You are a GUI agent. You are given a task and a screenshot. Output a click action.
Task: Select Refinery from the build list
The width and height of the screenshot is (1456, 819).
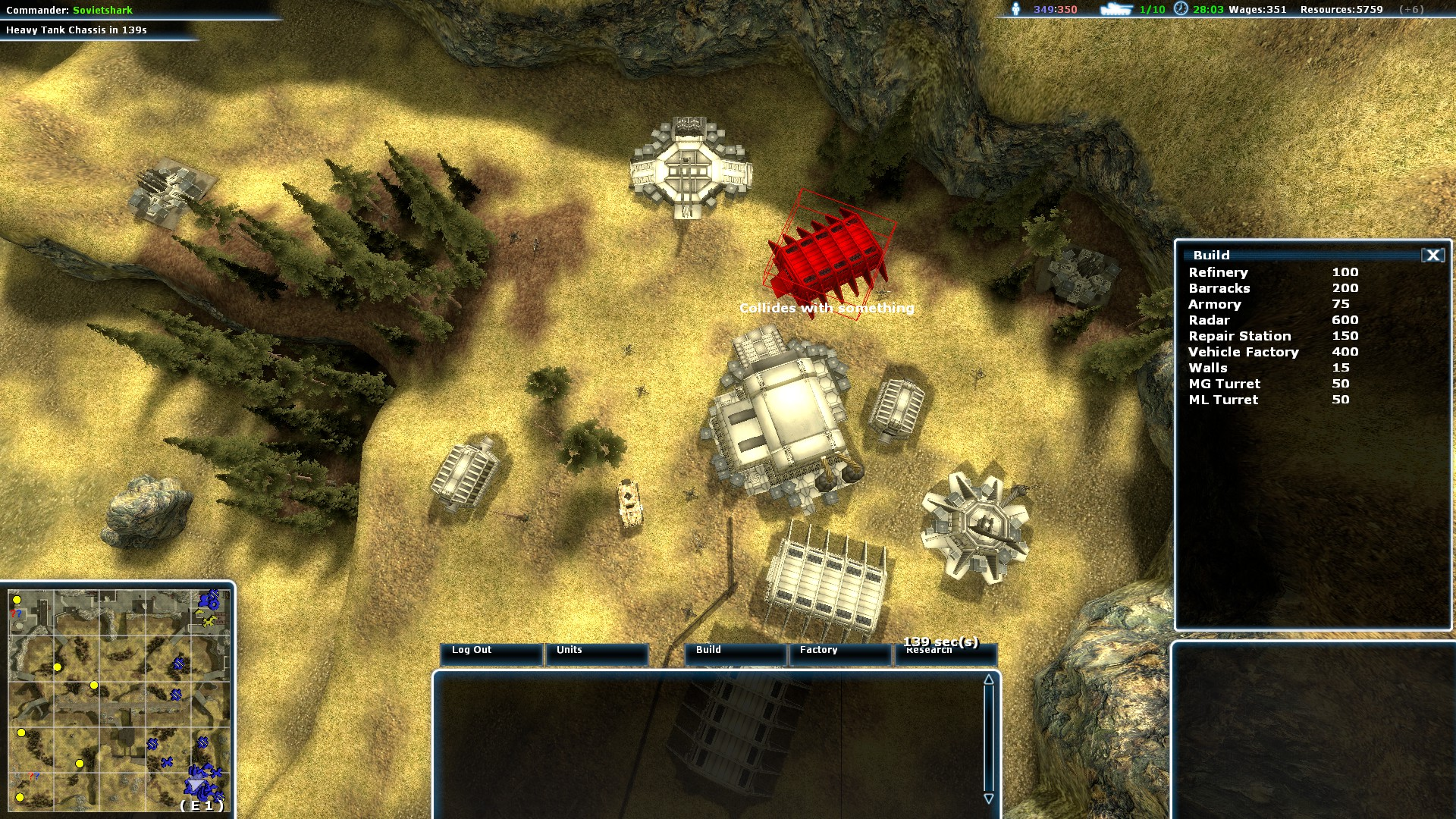(x=1218, y=272)
